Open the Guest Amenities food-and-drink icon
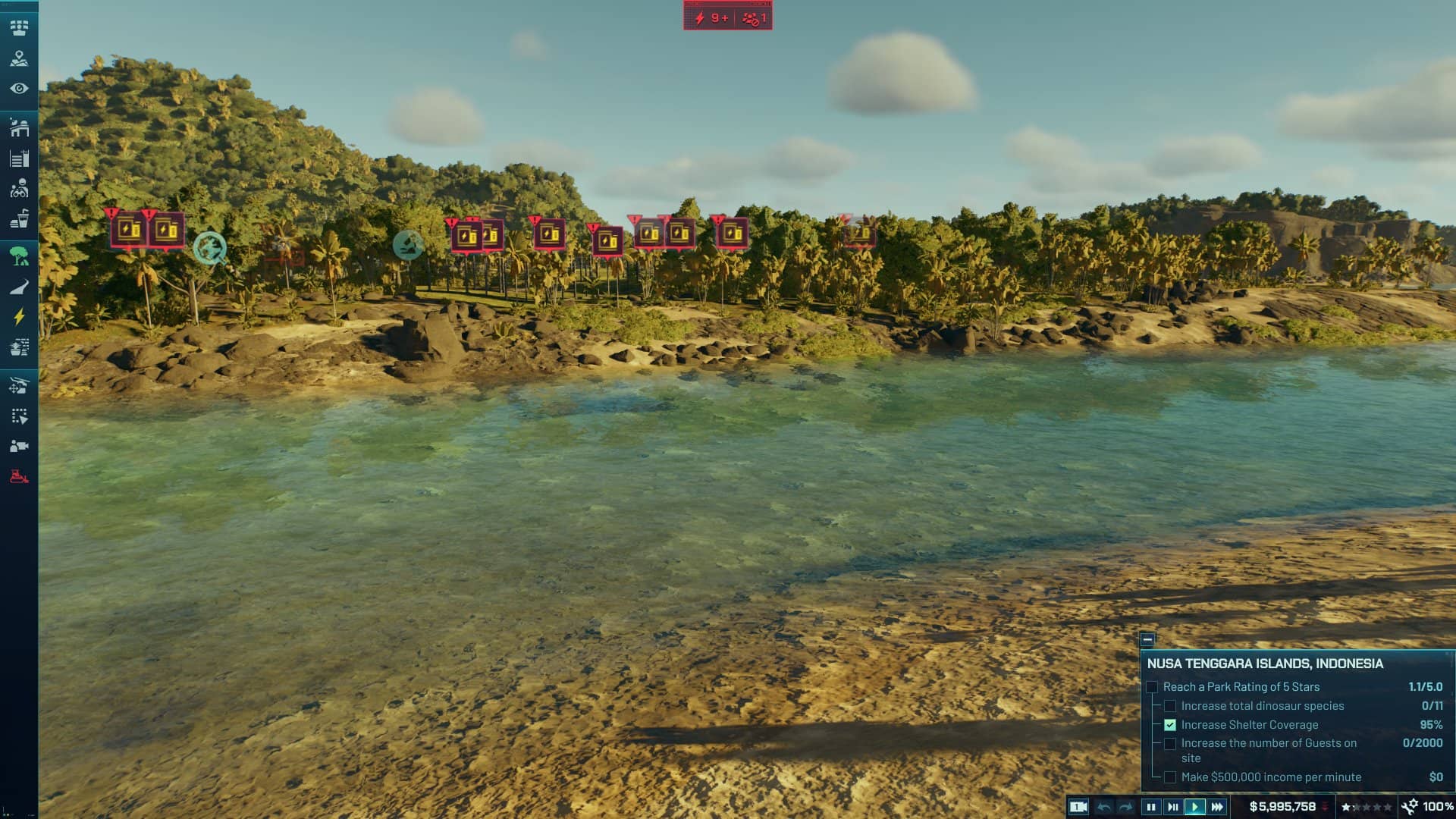Viewport: 1456px width, 819px height. pos(20,215)
